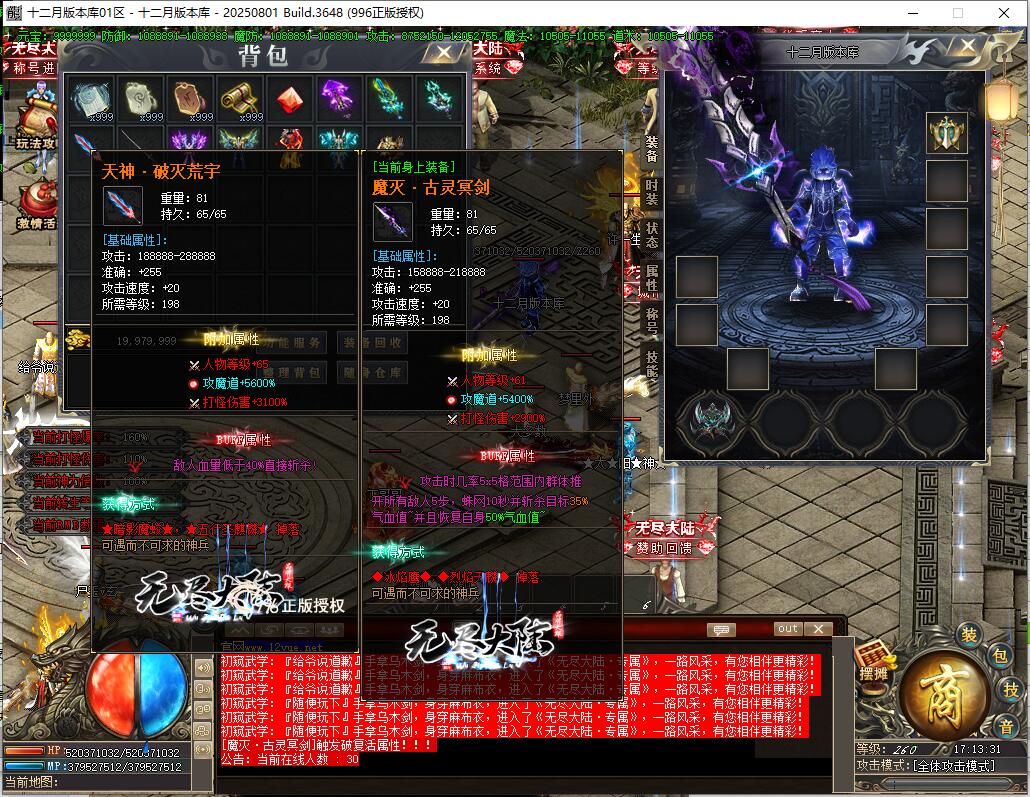The width and height of the screenshot is (1030, 797).
Task: Click the chat panel's out button
Action: point(788,629)
